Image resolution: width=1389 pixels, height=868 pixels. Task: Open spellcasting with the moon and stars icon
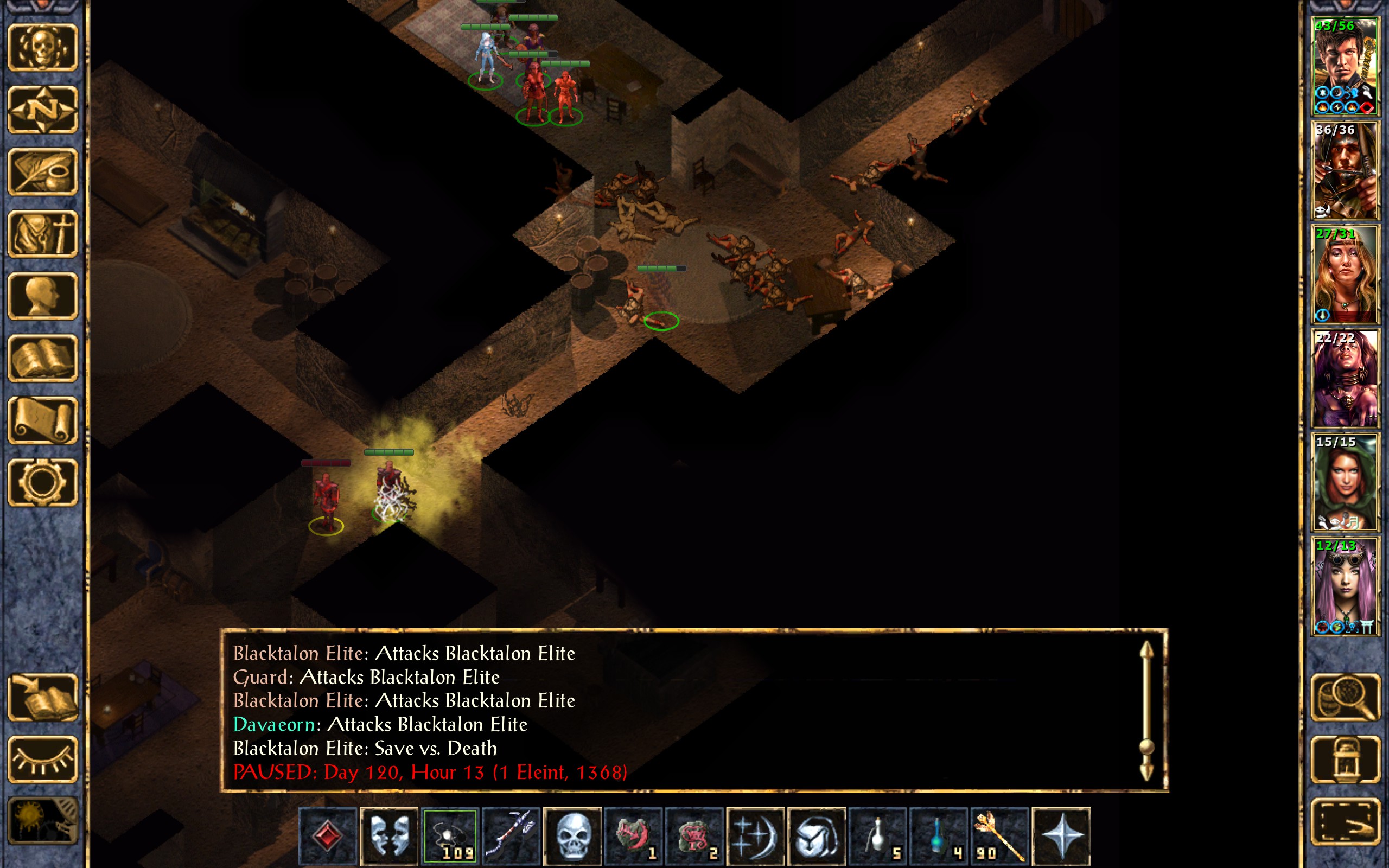[755, 836]
